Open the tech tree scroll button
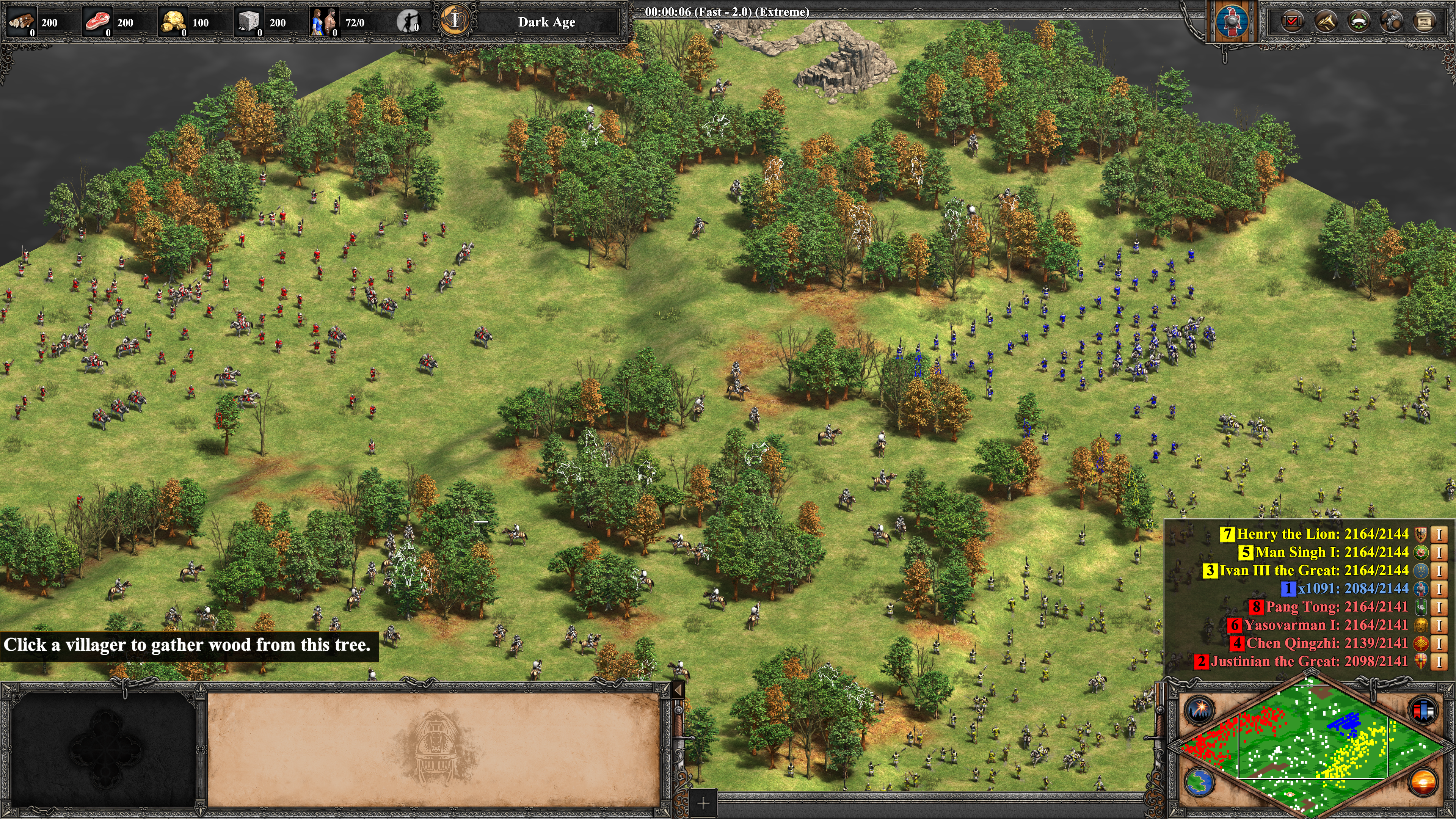The width and height of the screenshot is (1456, 819). pyautogui.click(x=1425, y=22)
